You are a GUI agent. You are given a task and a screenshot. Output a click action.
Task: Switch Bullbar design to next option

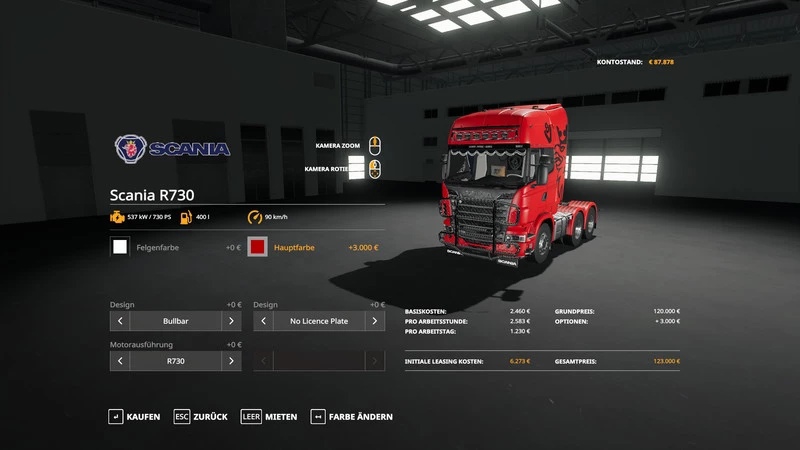(x=231, y=321)
